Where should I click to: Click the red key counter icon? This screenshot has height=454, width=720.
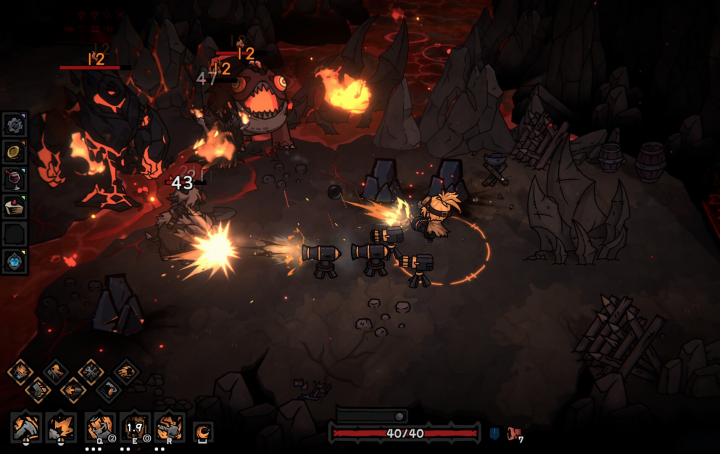[x=514, y=433]
